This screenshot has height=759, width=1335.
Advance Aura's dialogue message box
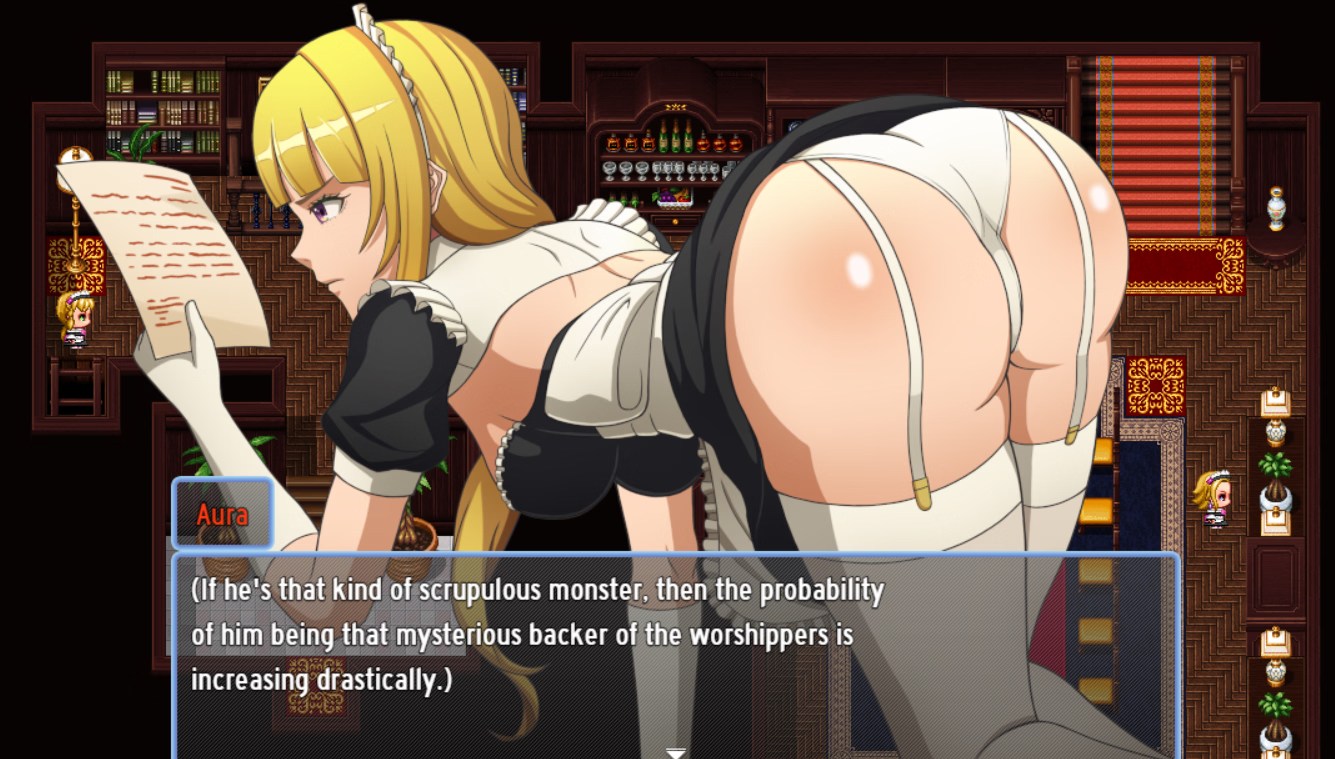point(676,650)
